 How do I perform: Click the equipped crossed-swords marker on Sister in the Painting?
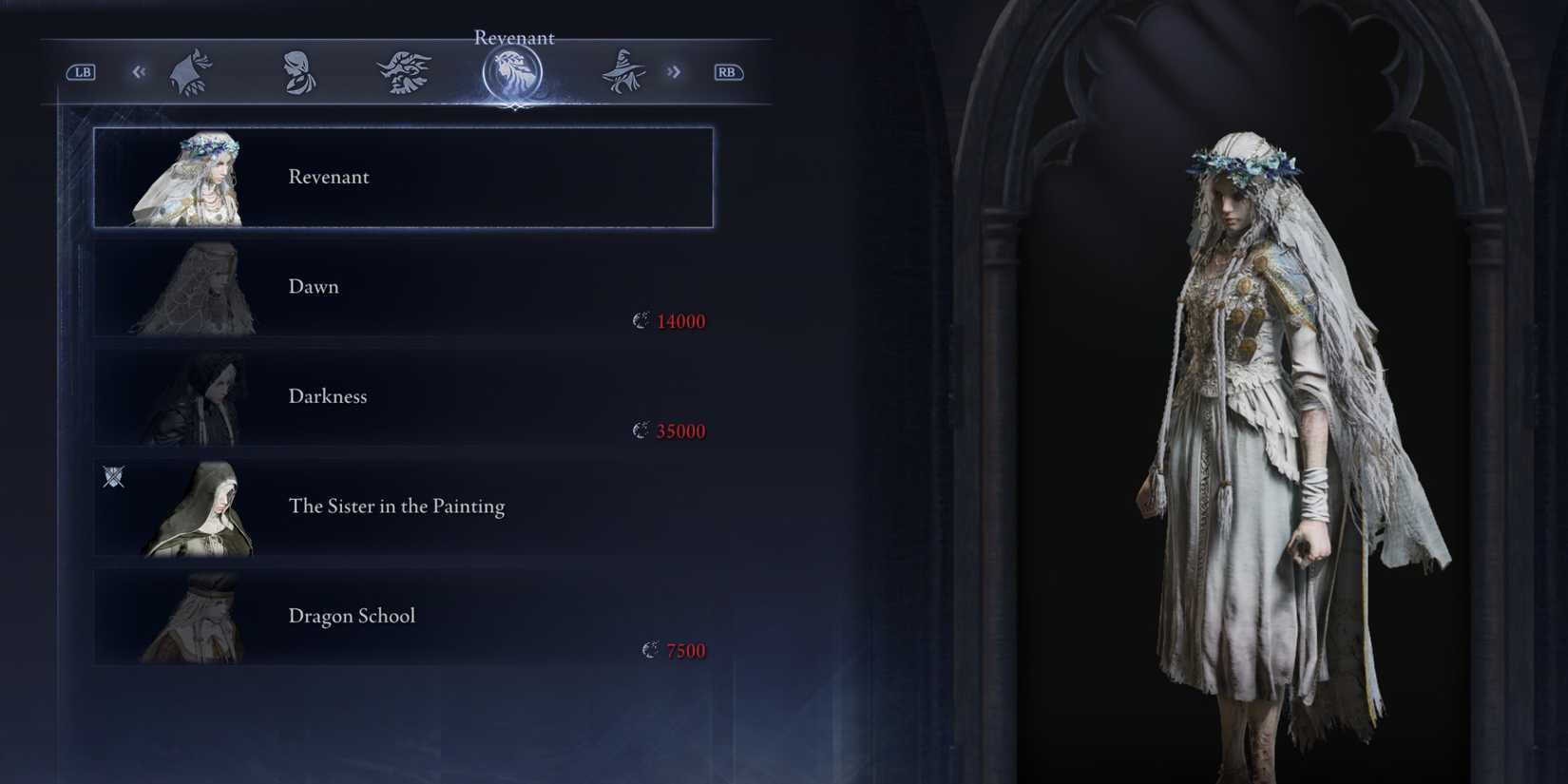(113, 476)
